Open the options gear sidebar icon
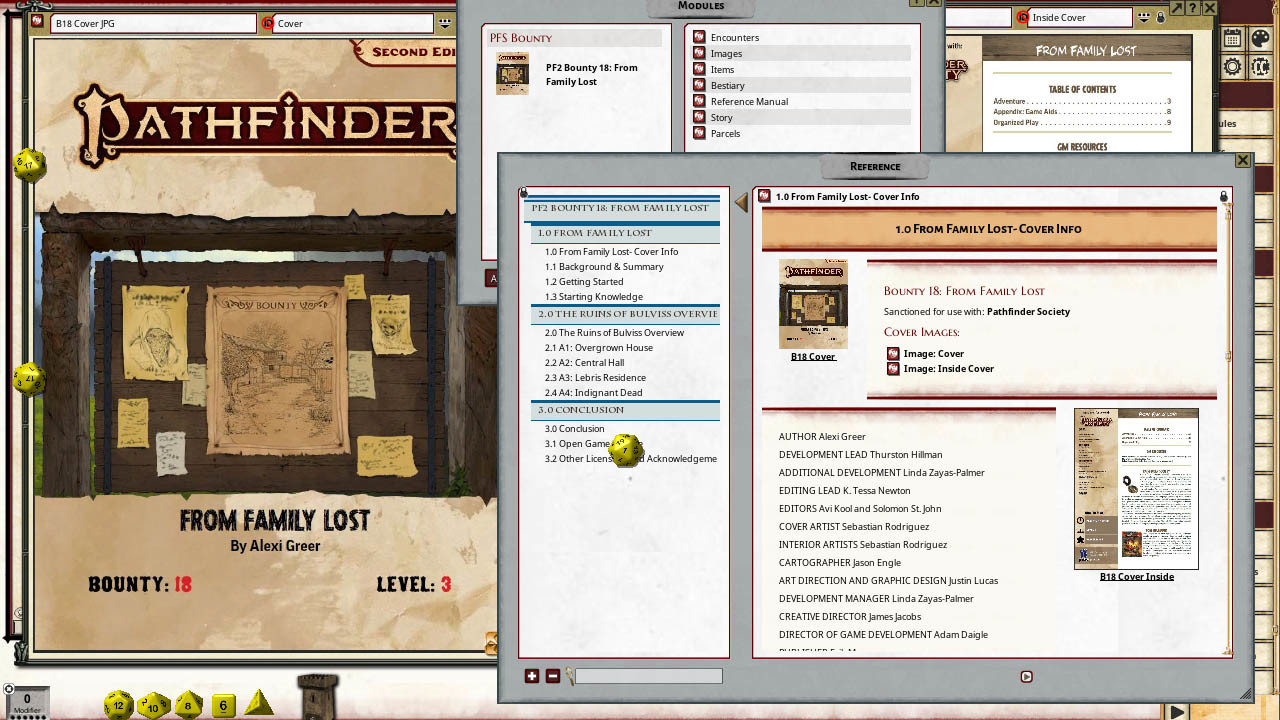The image size is (1280, 720). pos(1232,67)
